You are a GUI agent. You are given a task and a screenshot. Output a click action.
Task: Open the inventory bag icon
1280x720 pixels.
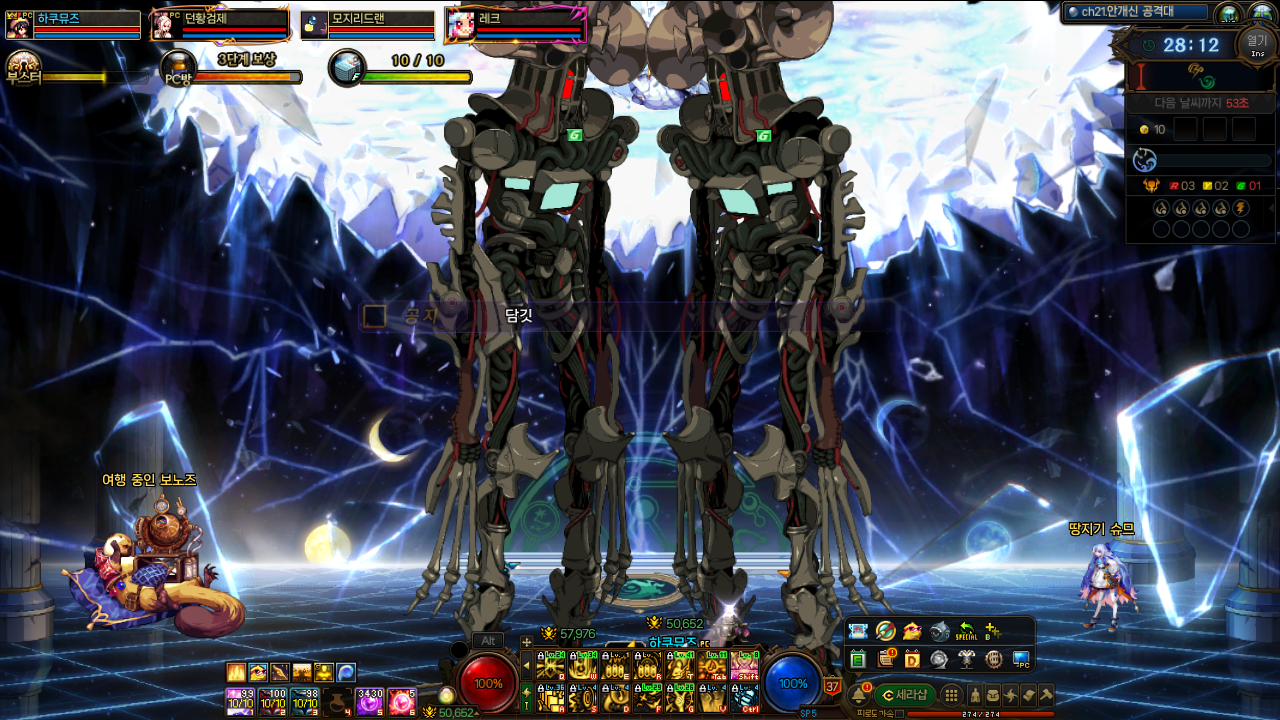pos(993,695)
